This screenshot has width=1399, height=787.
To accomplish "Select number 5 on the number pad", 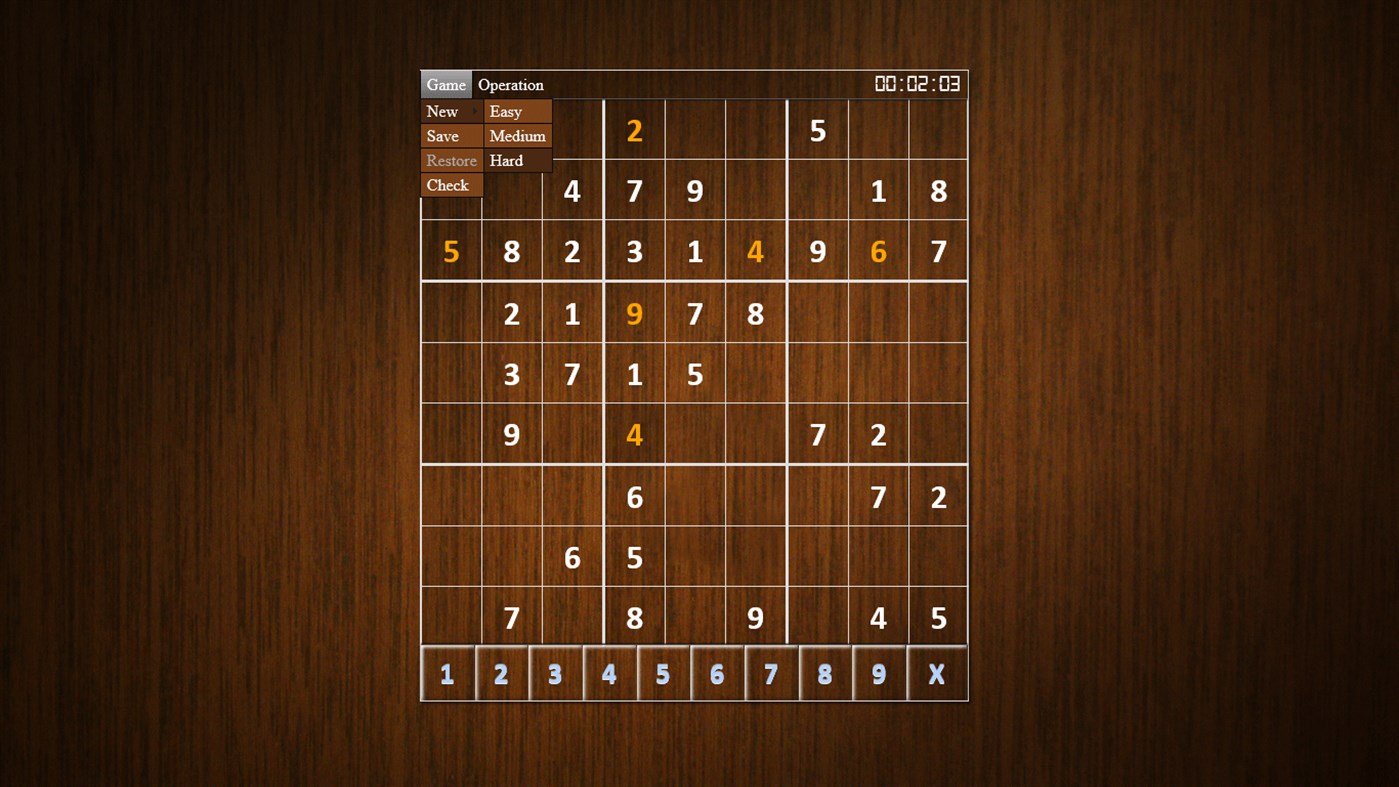I will [663, 673].
